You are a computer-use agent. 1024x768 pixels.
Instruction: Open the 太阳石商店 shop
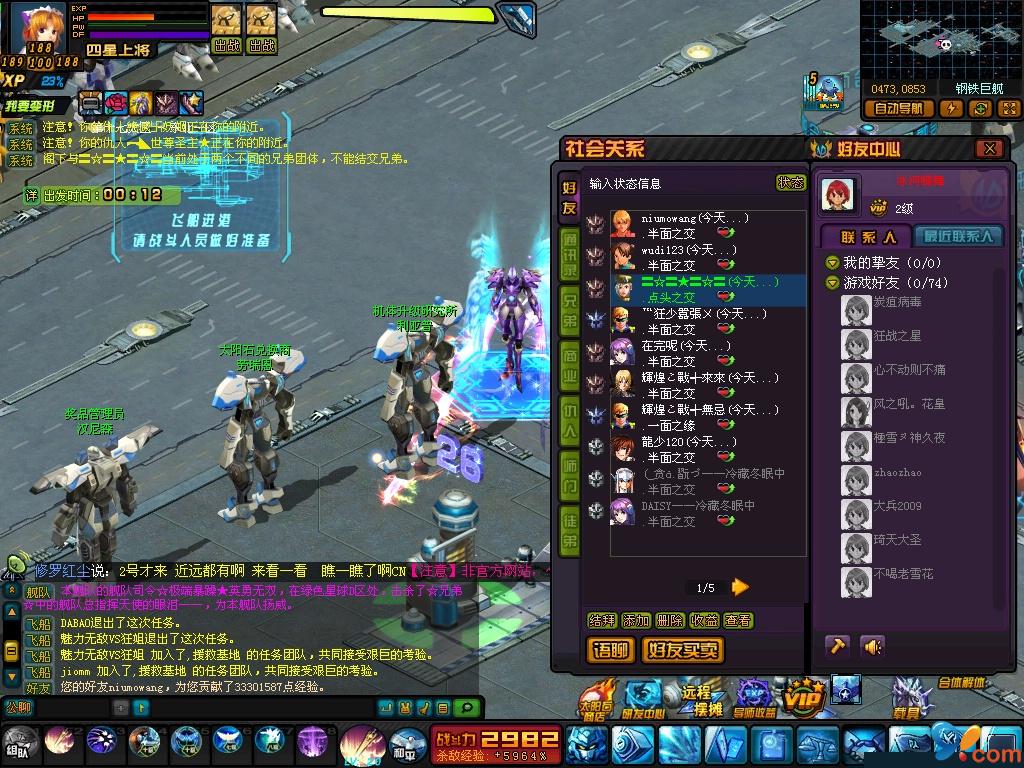coord(596,699)
